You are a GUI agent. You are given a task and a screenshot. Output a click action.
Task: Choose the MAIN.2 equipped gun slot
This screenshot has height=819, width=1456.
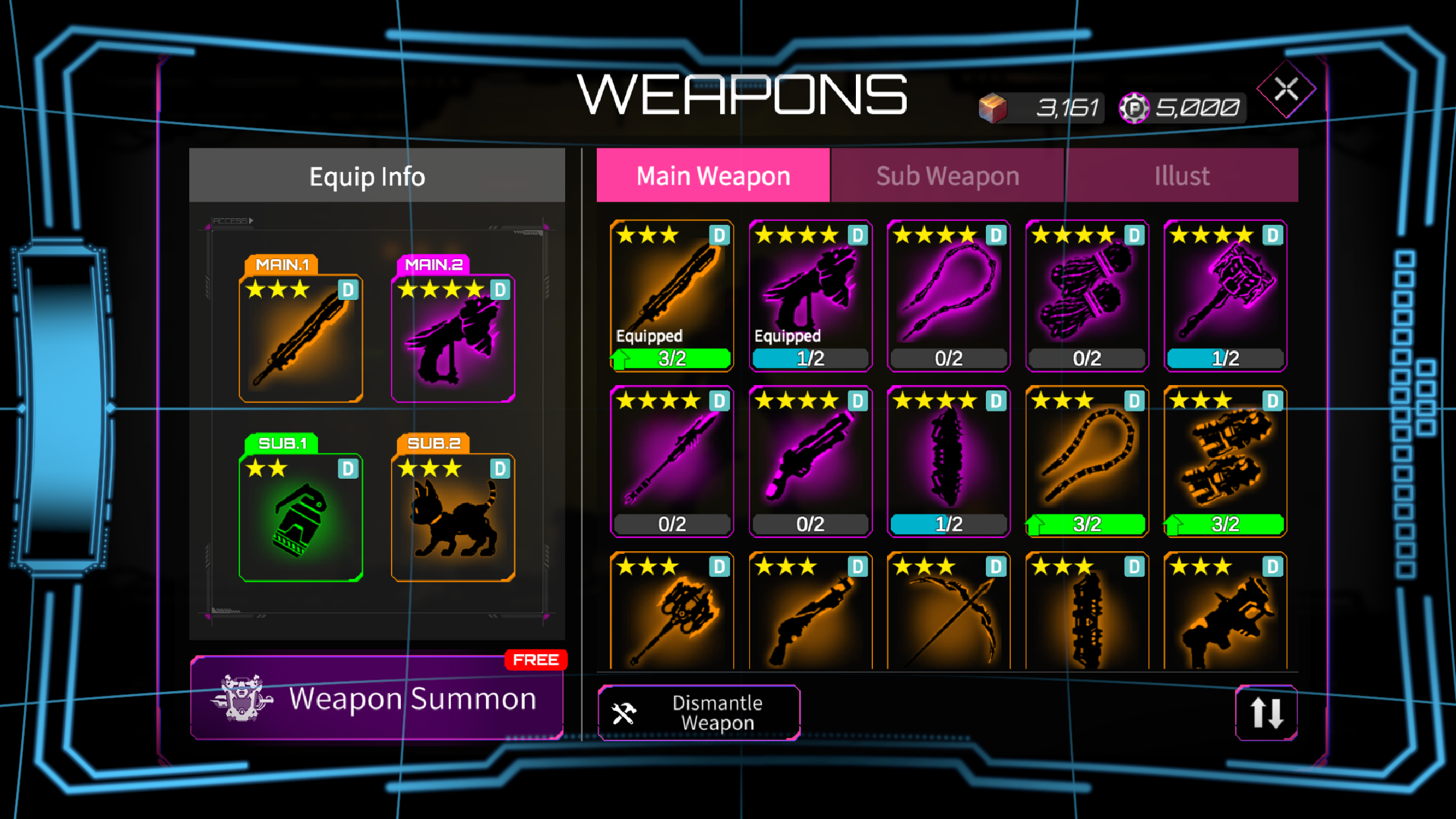pyautogui.click(x=453, y=337)
